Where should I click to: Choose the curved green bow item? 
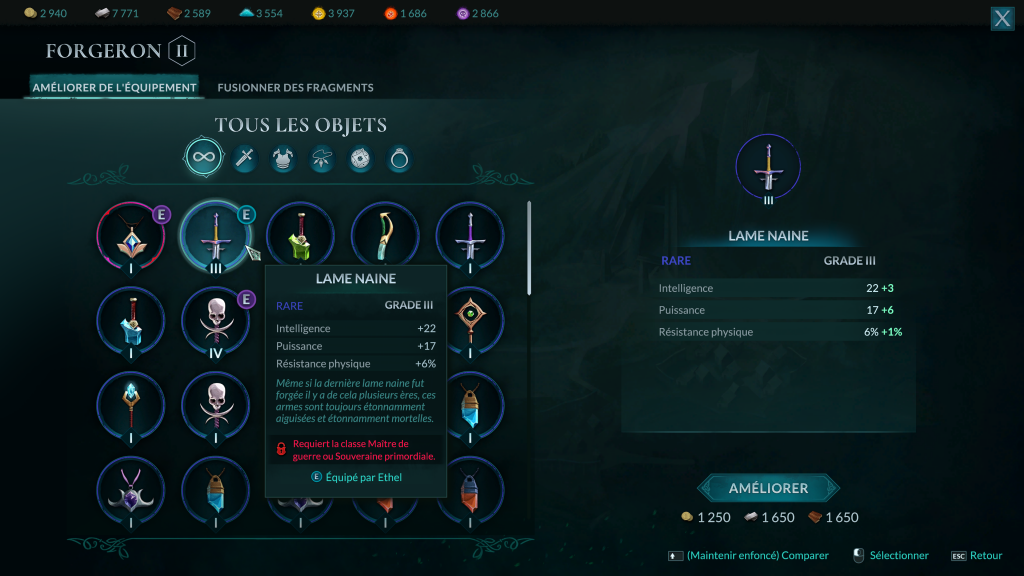[385, 237]
